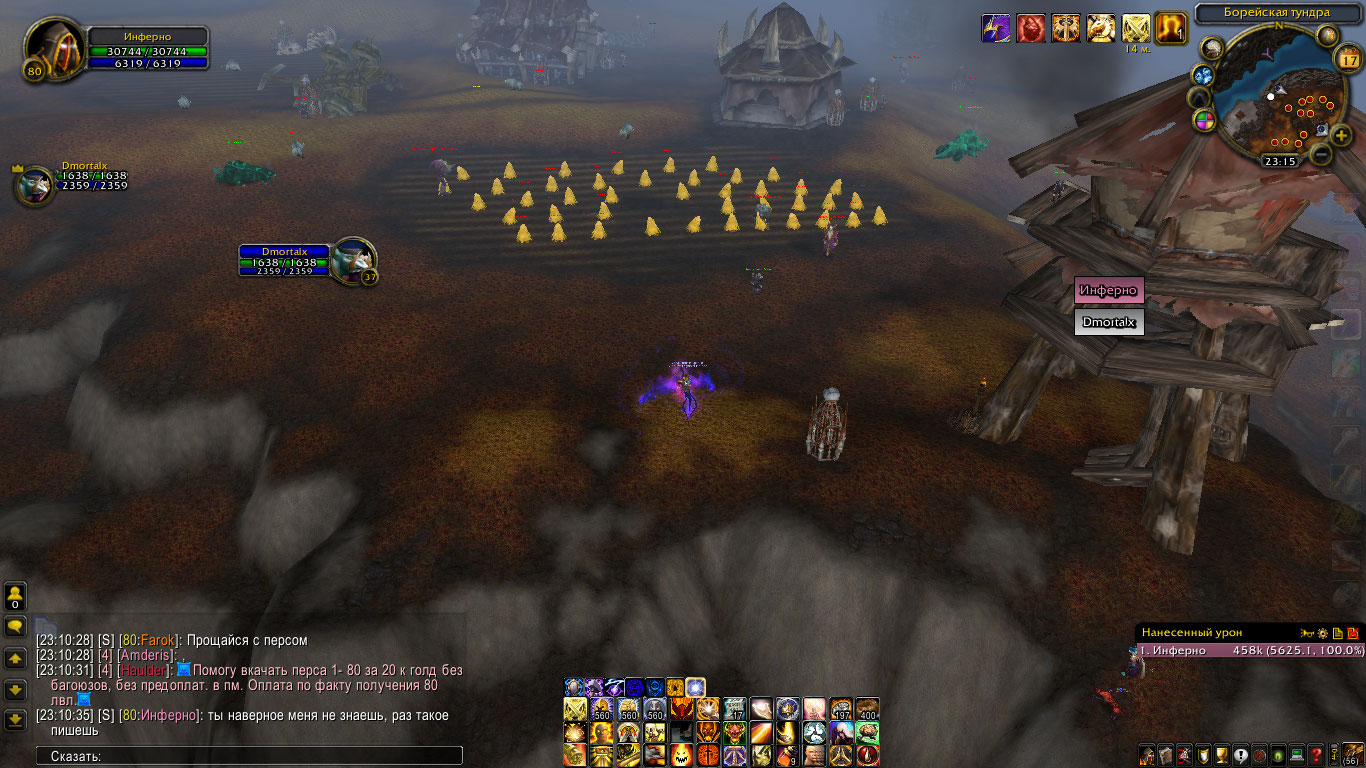This screenshot has width=1366, height=768.
Task: Zoom in the minimap with the plus button
Action: click(x=1341, y=135)
